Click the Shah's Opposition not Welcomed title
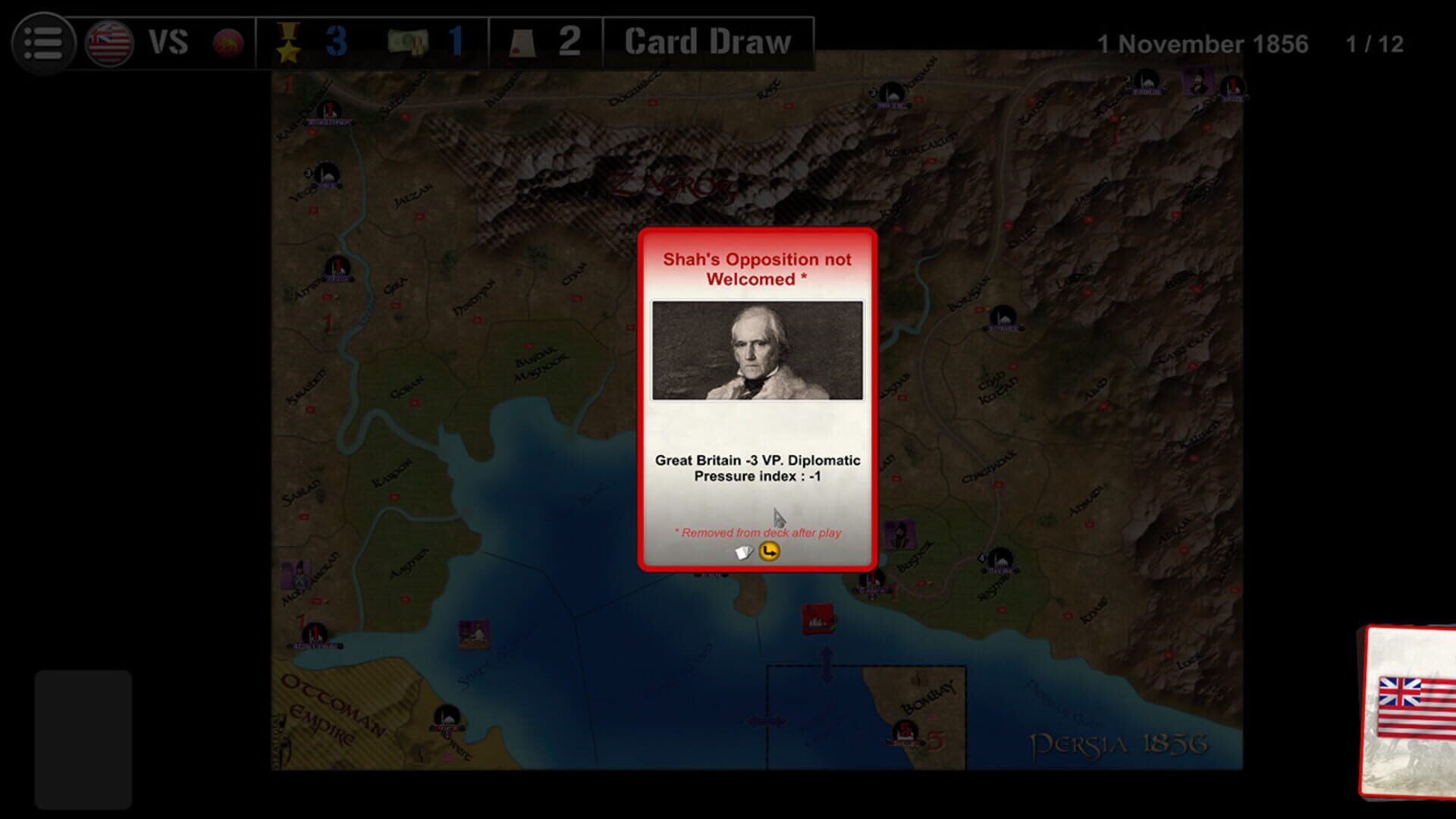This screenshot has width=1456, height=819. coord(758,268)
